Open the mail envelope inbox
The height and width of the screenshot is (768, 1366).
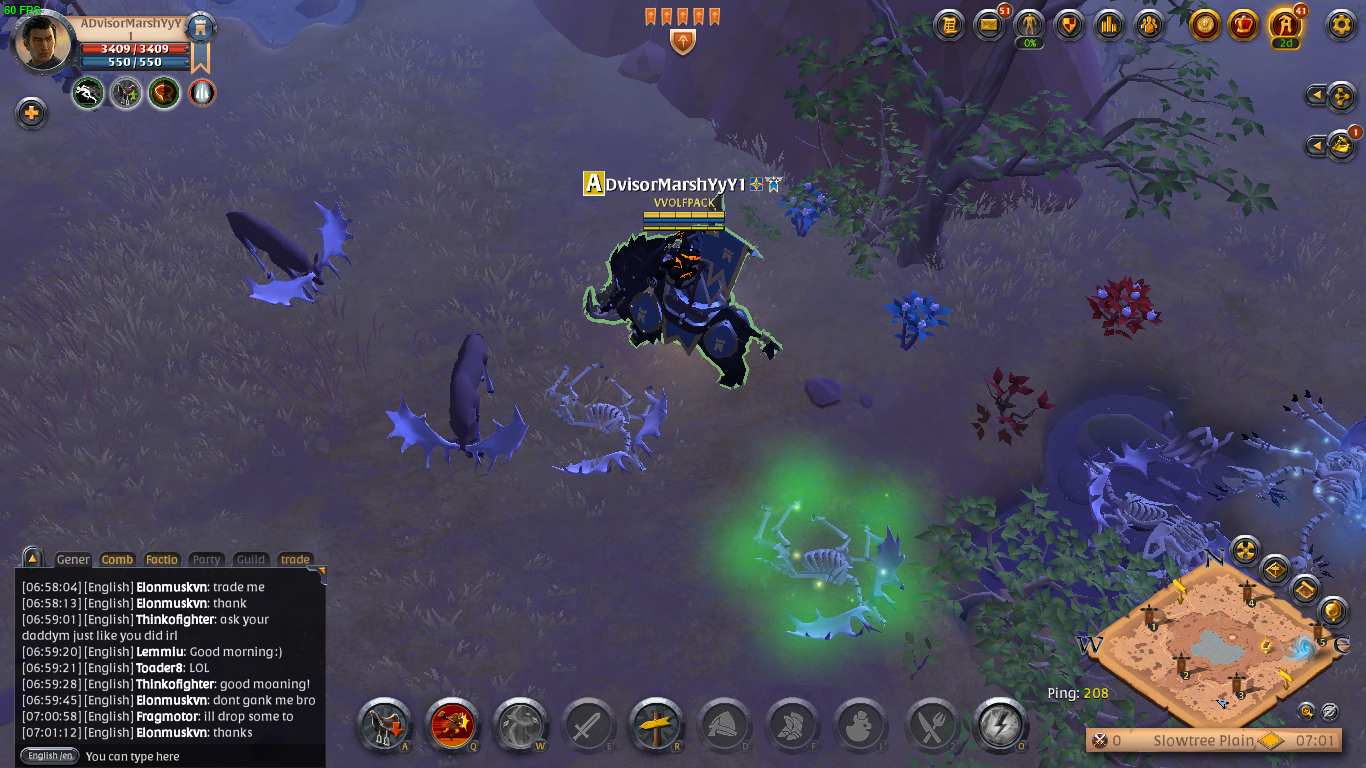(989, 25)
